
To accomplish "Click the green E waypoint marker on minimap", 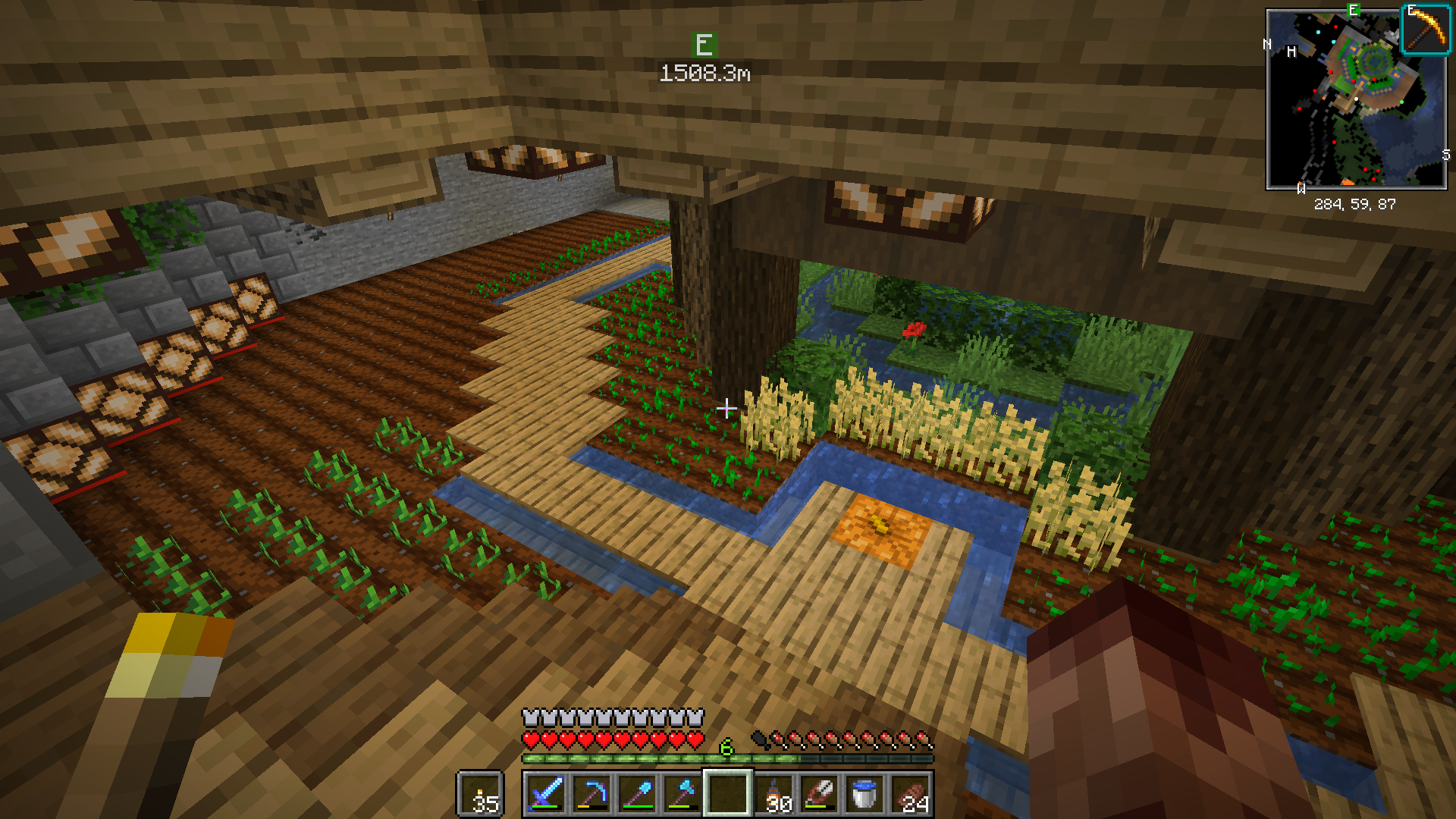I will (1353, 11).
